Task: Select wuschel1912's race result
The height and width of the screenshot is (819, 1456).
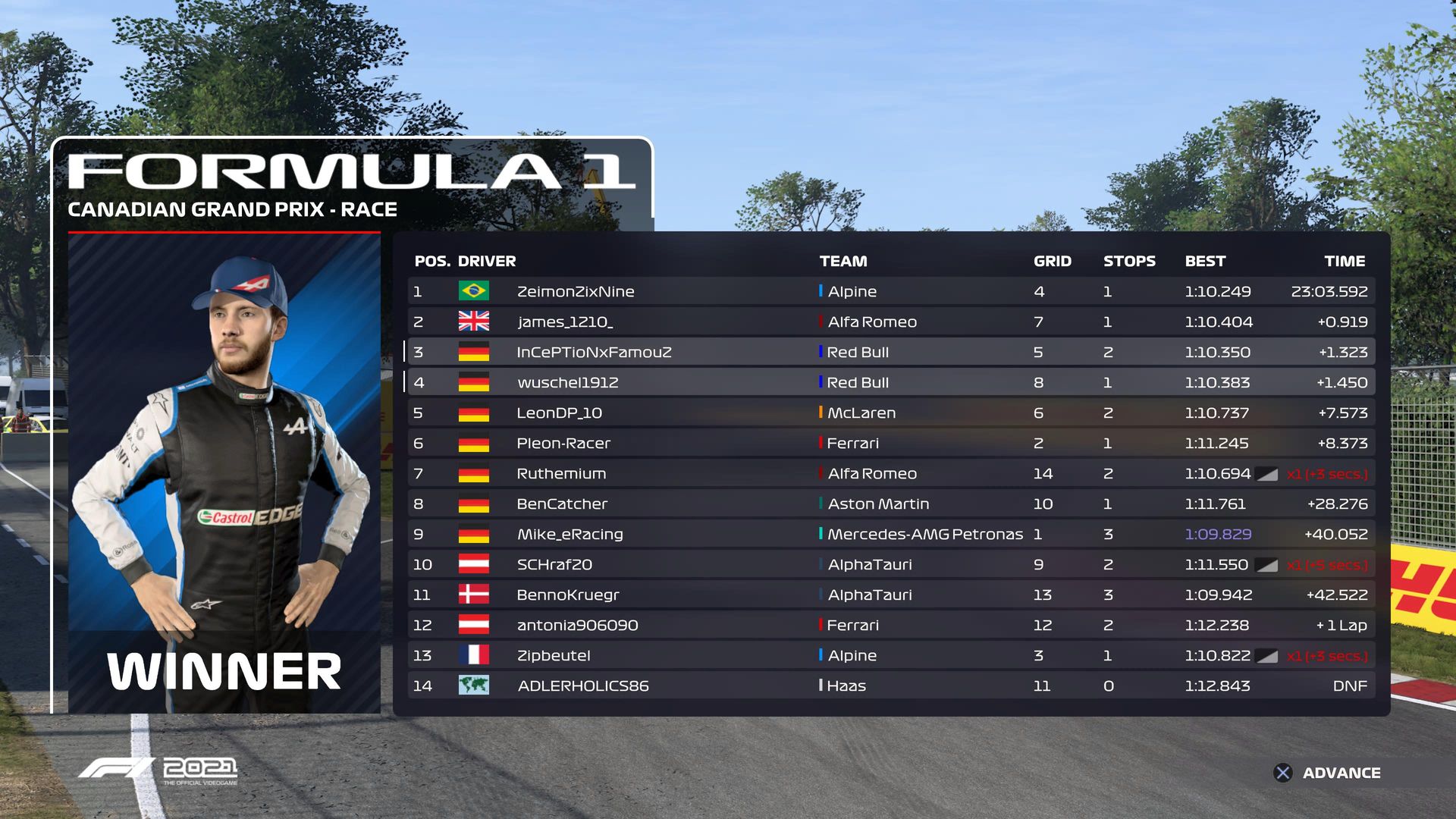Action: point(890,382)
